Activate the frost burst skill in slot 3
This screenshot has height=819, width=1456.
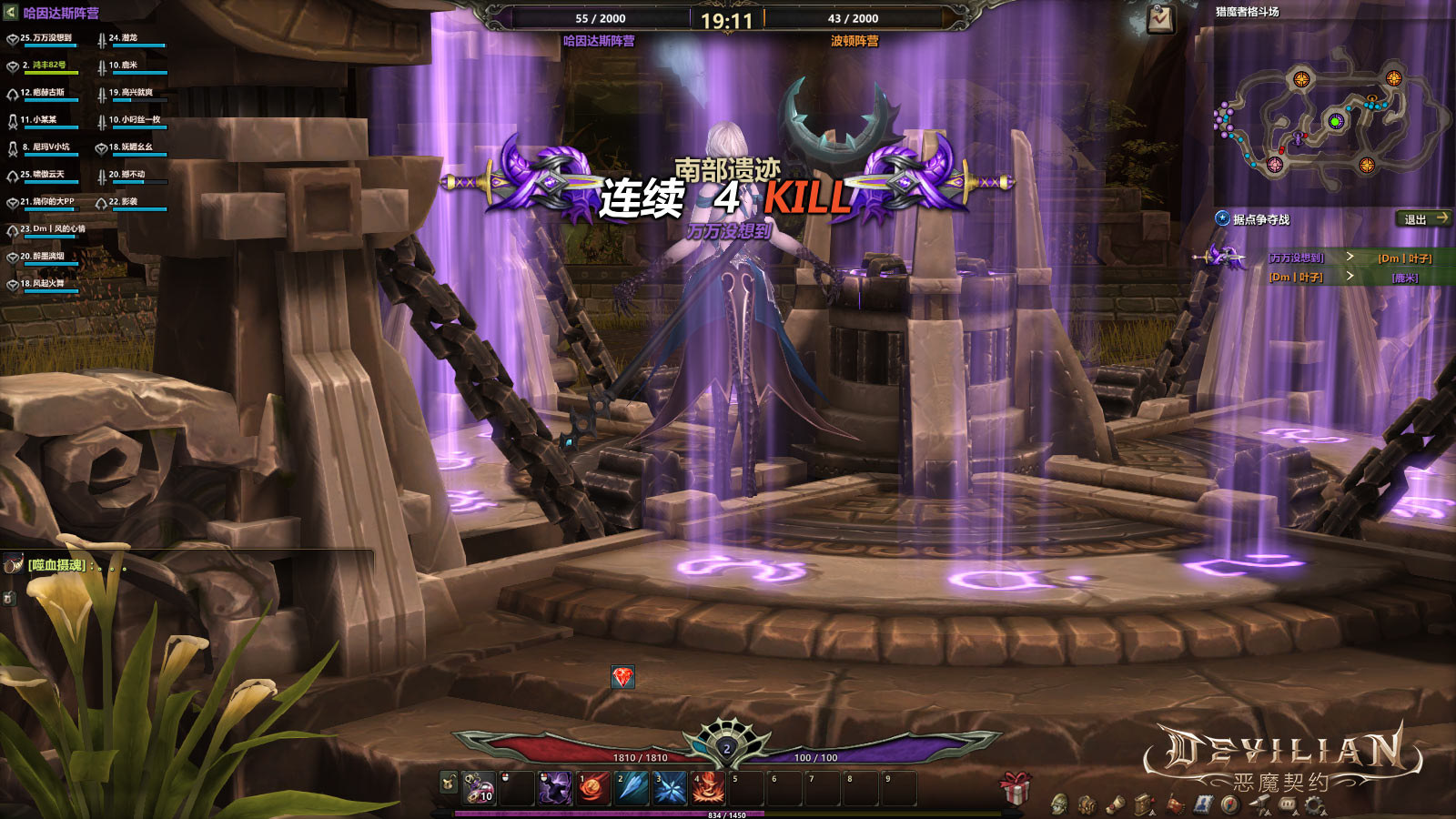pos(670,788)
